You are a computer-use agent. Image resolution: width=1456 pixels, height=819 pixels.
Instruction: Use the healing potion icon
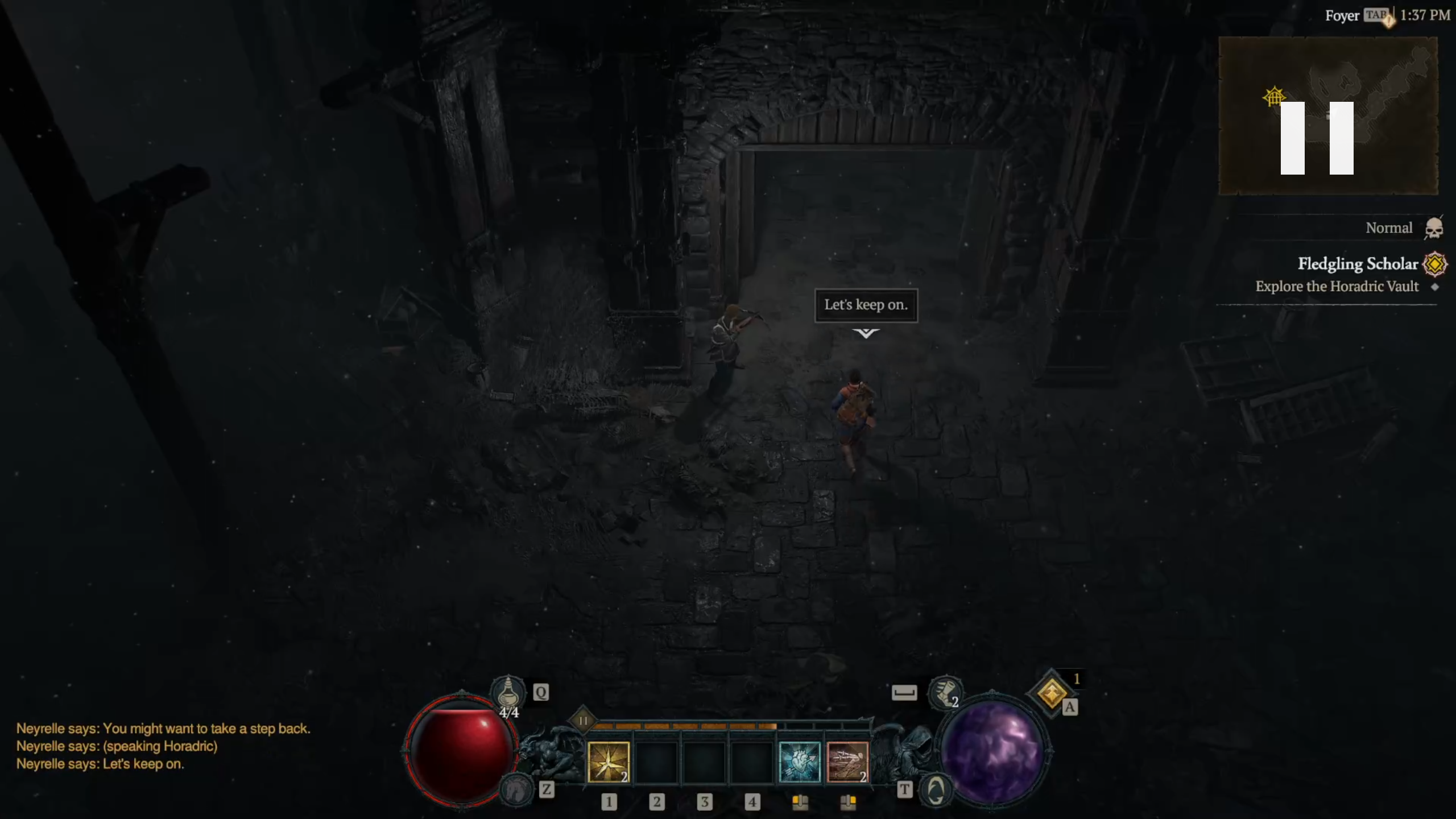(508, 692)
